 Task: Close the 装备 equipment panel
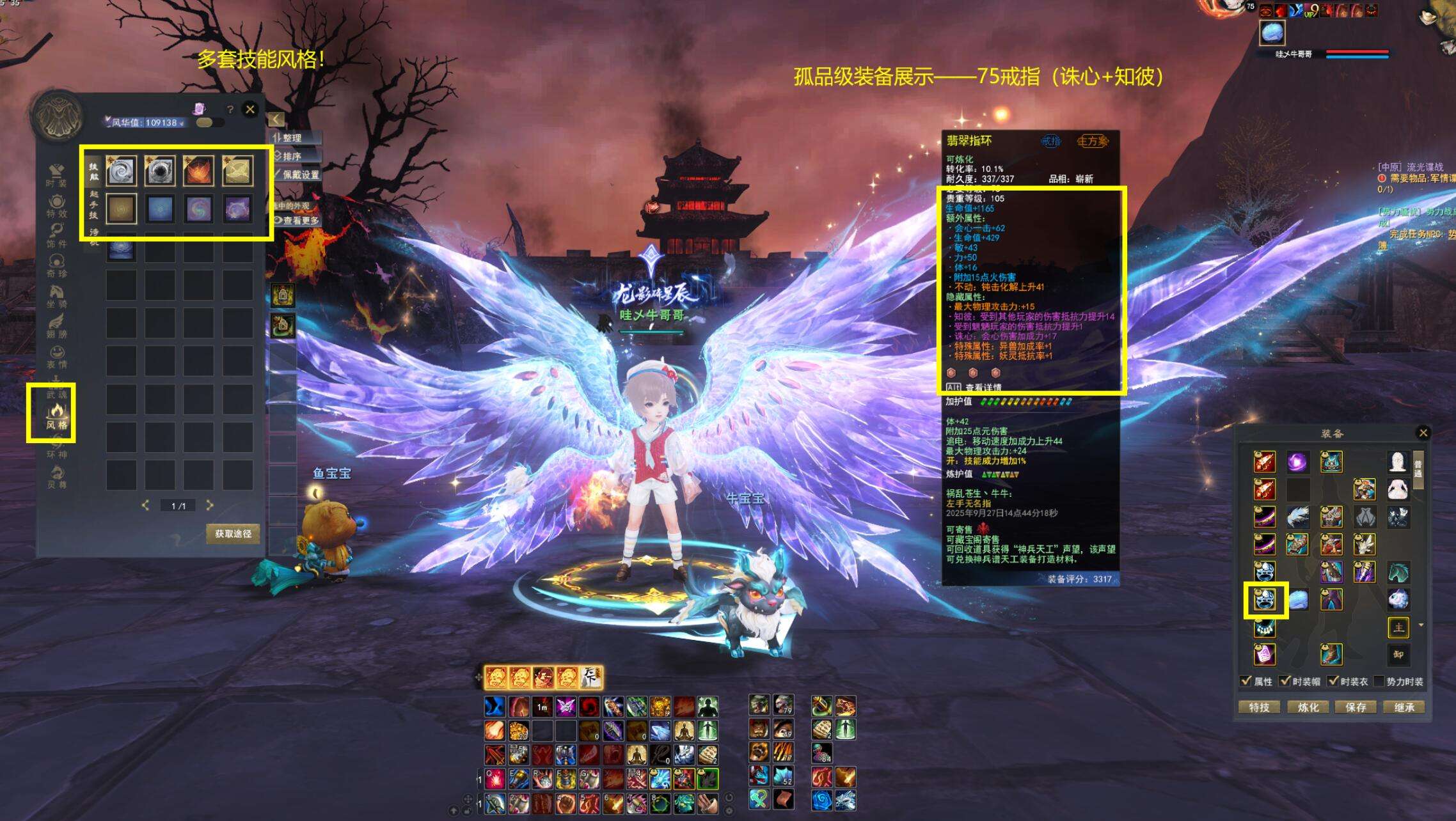click(x=1423, y=433)
